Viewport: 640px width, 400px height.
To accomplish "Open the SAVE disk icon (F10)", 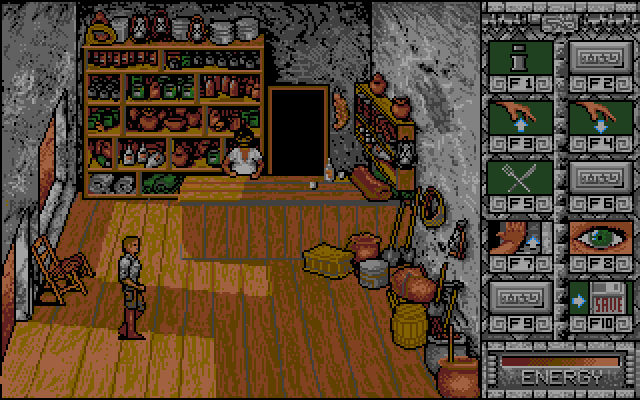I will pyautogui.click(x=600, y=300).
